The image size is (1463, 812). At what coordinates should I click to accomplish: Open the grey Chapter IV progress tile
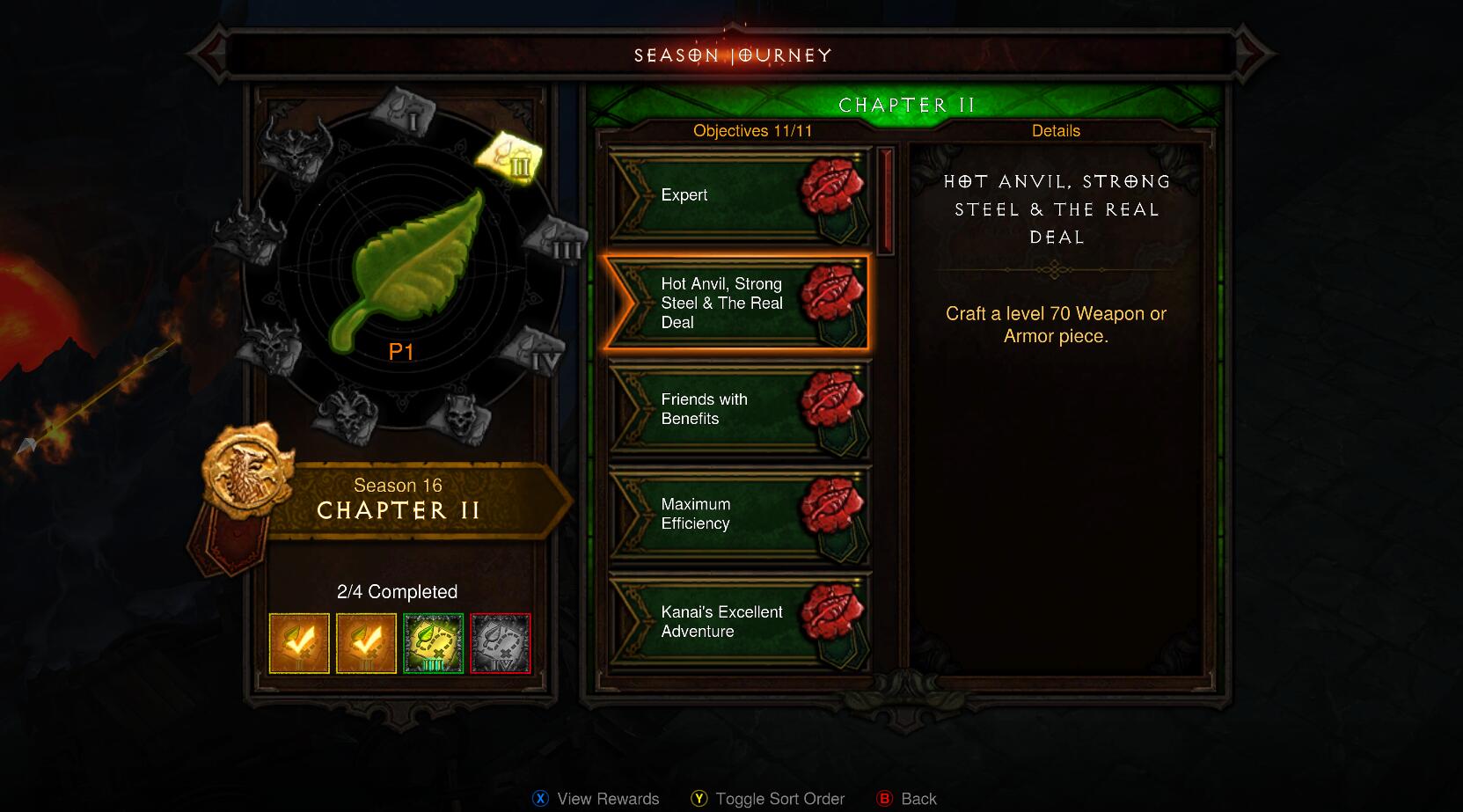pyautogui.click(x=501, y=644)
